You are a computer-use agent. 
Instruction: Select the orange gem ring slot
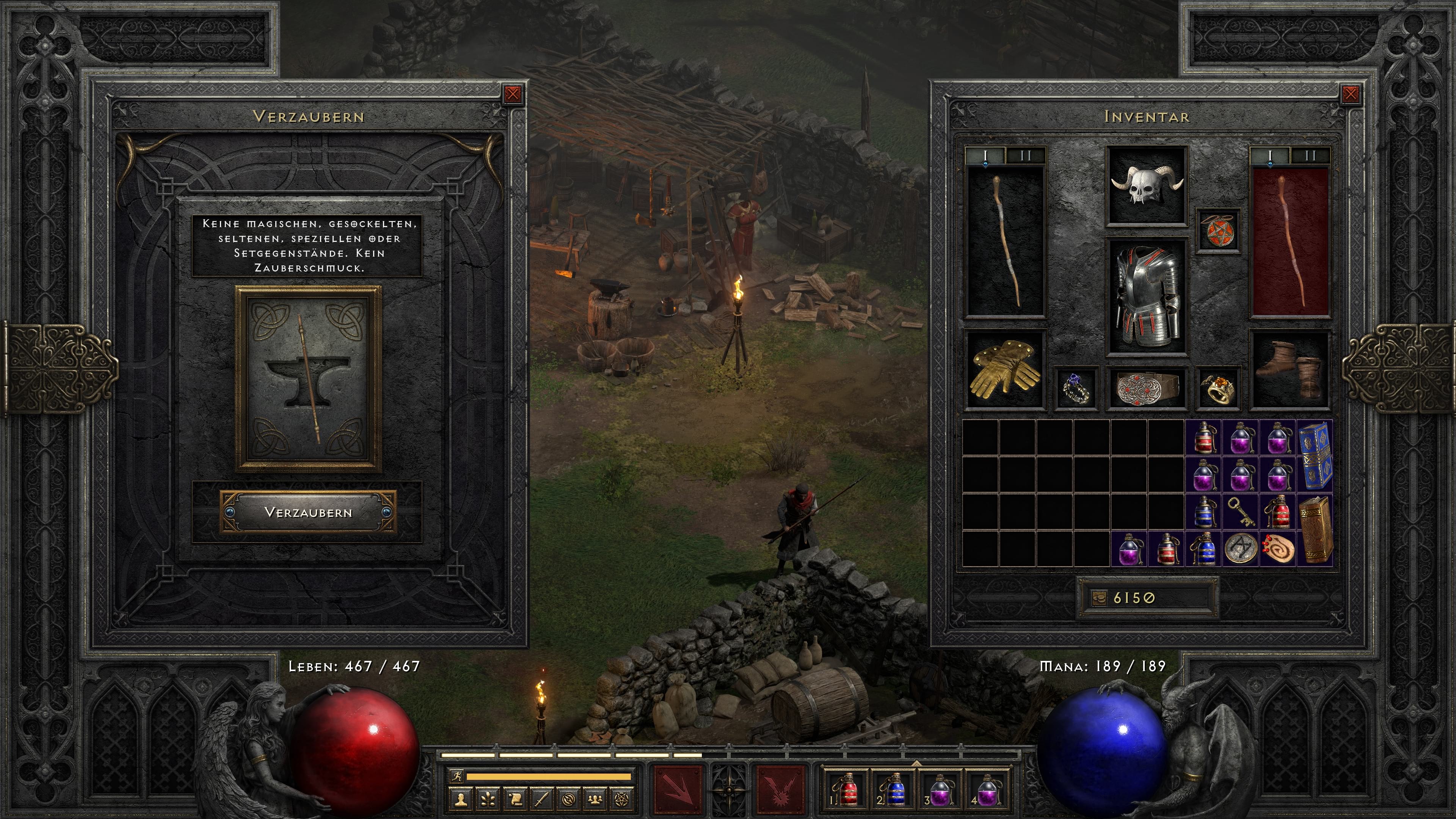click(1218, 388)
